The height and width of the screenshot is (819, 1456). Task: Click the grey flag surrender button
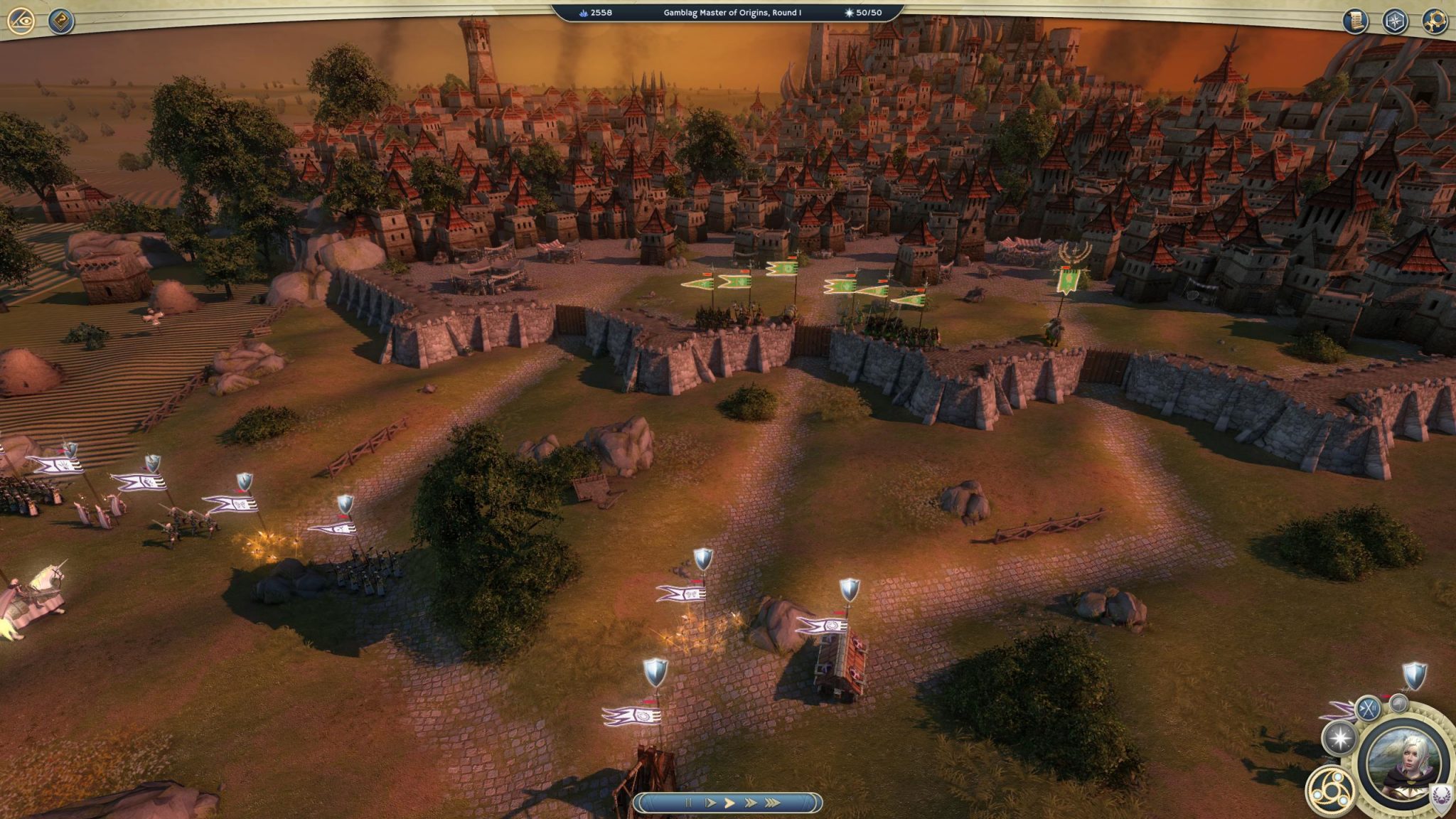pyautogui.click(x=1399, y=704)
